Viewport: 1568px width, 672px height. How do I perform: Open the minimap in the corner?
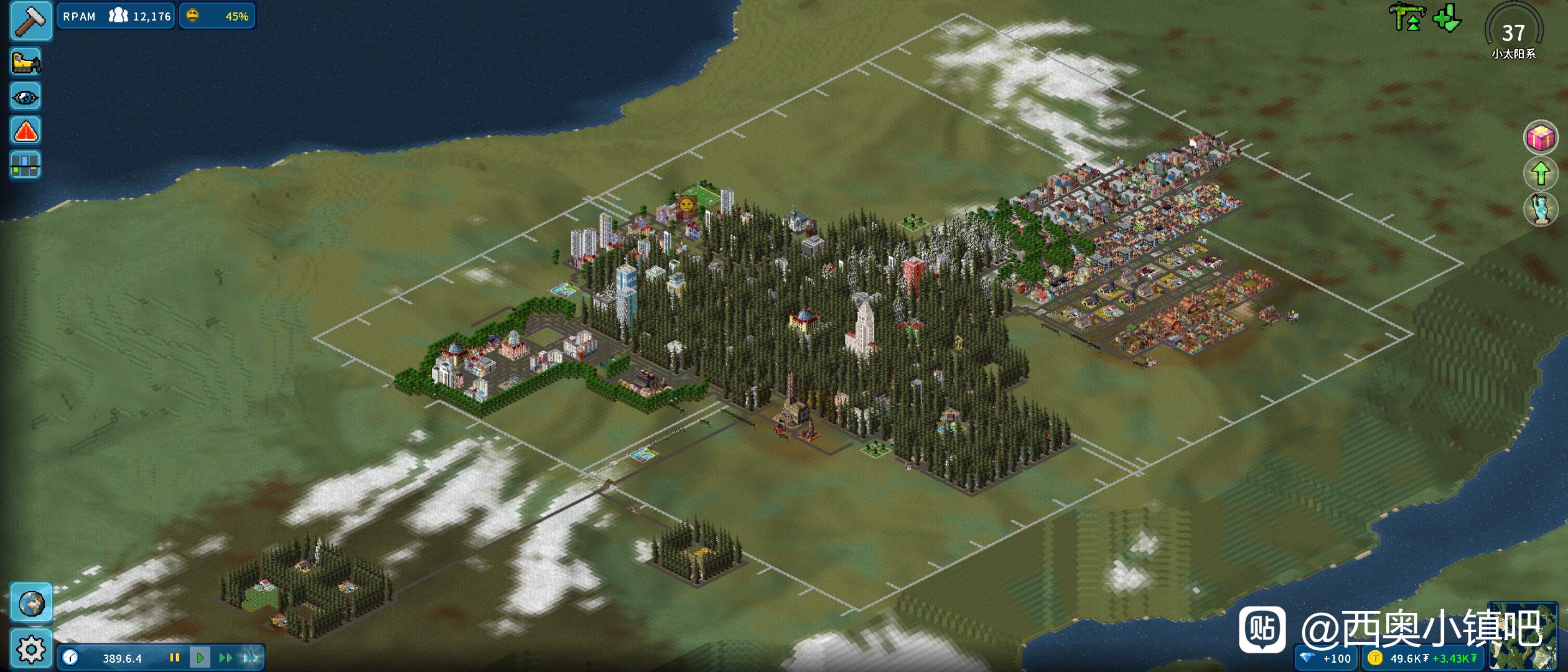point(1523,636)
